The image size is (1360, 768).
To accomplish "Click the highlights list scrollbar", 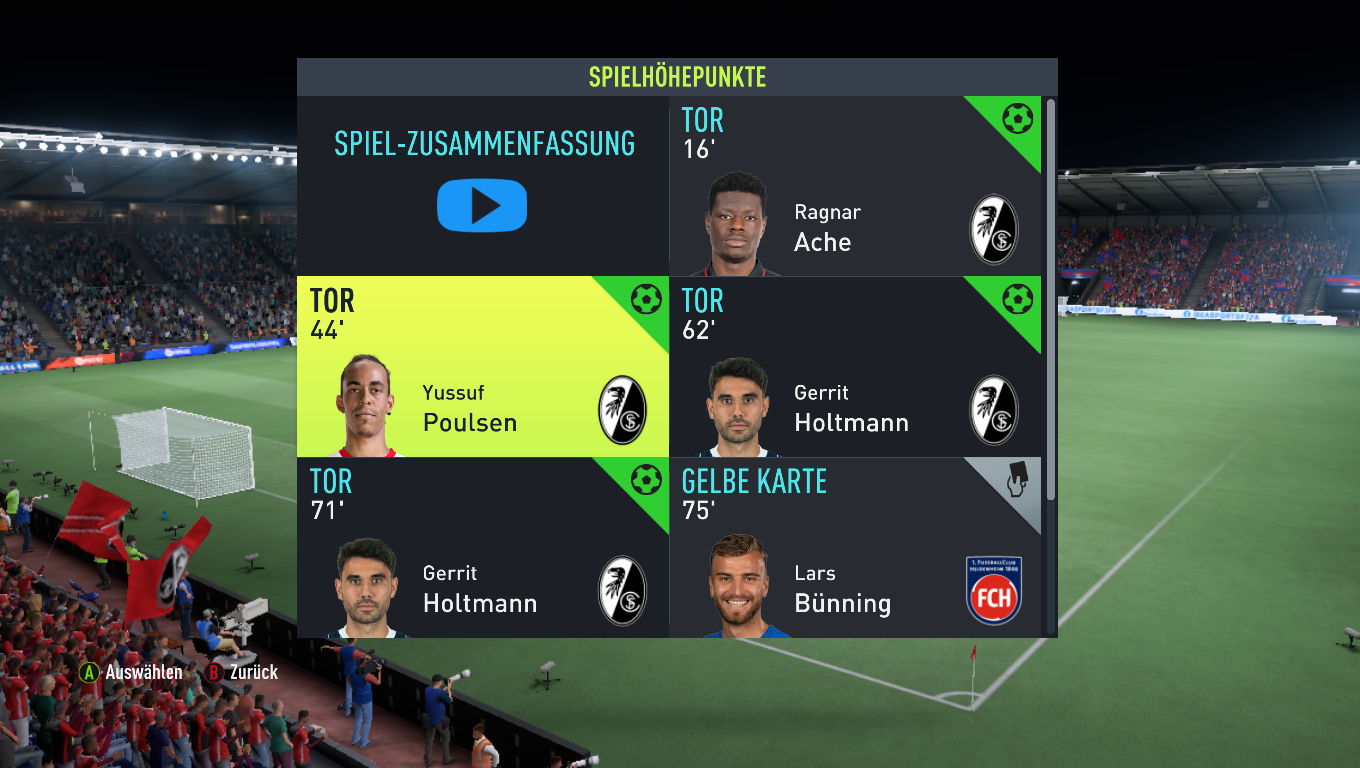I will pos(1050,300).
